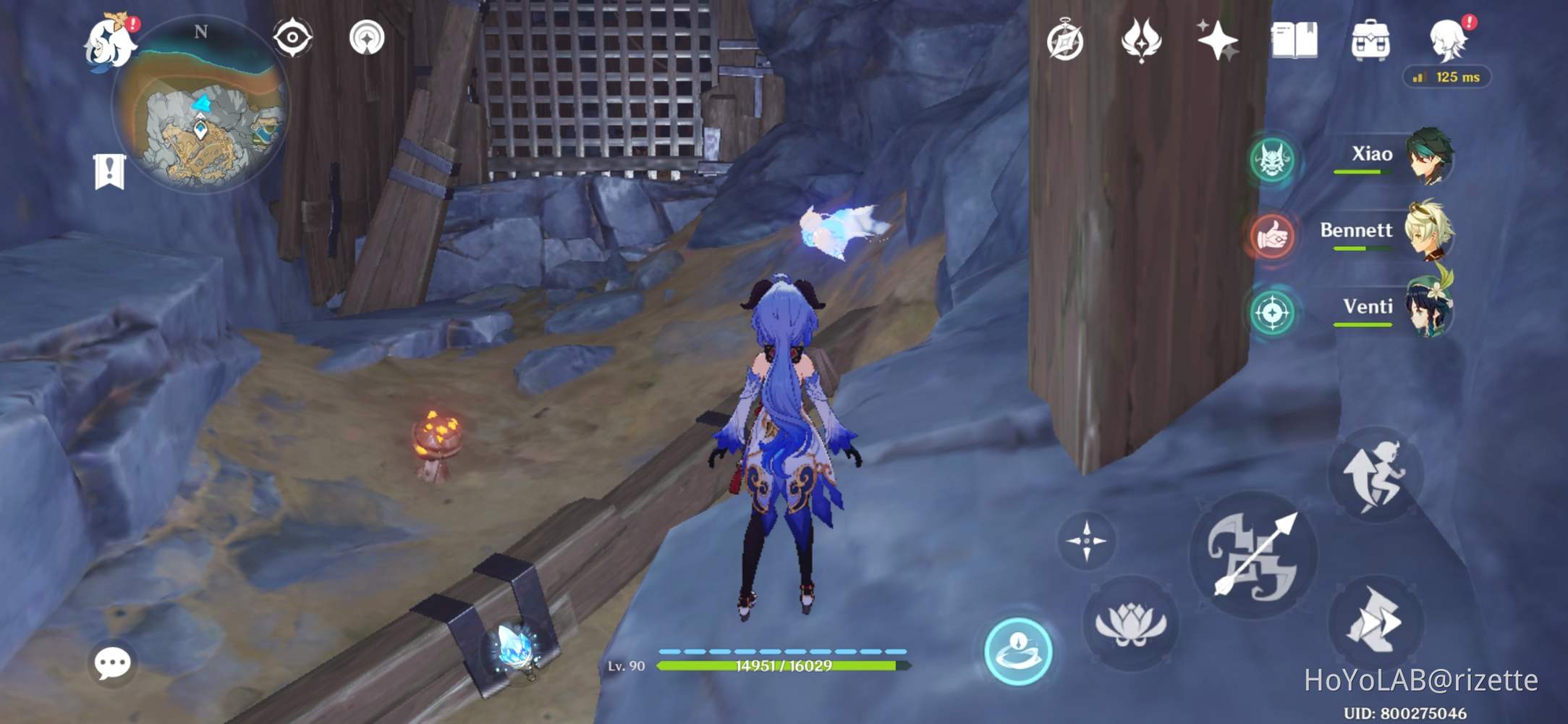Open the Battle Pass wings icon
Screen dimensions: 1568x724
pos(1140,43)
